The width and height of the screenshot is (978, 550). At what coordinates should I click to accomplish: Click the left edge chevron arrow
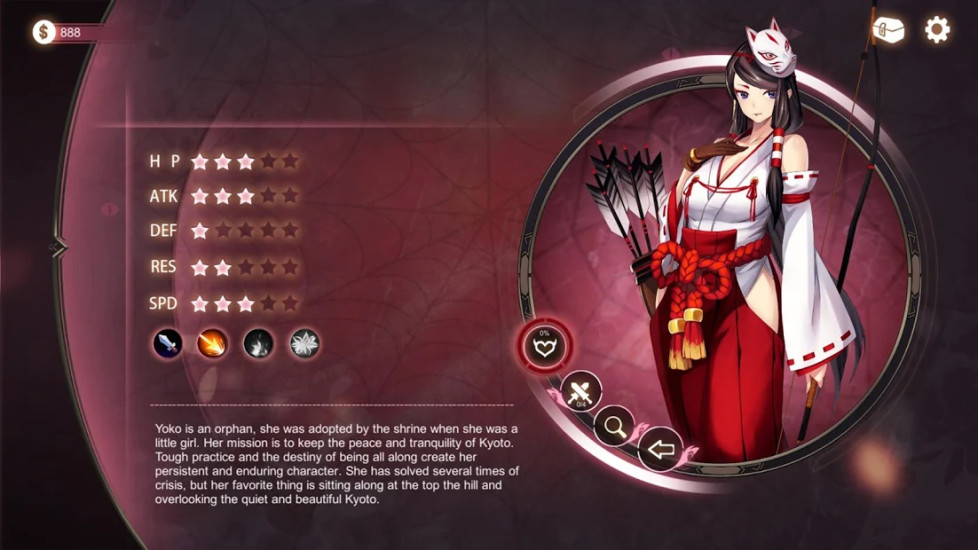tap(57, 246)
